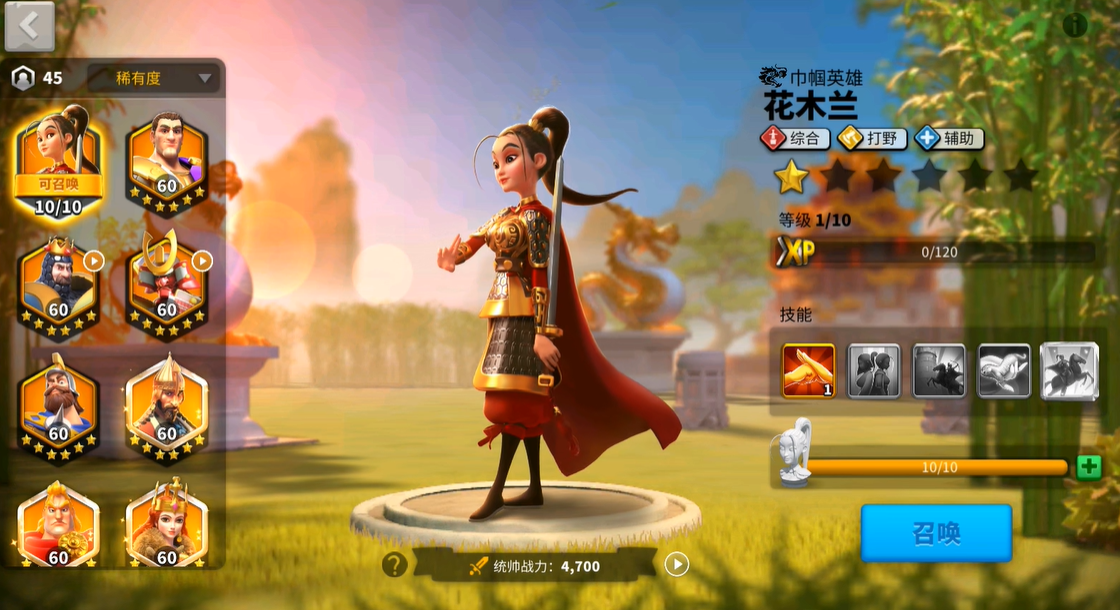The height and width of the screenshot is (610, 1120).
Task: Select the Mulan portrait marked 可召唤
Action: 59,162
